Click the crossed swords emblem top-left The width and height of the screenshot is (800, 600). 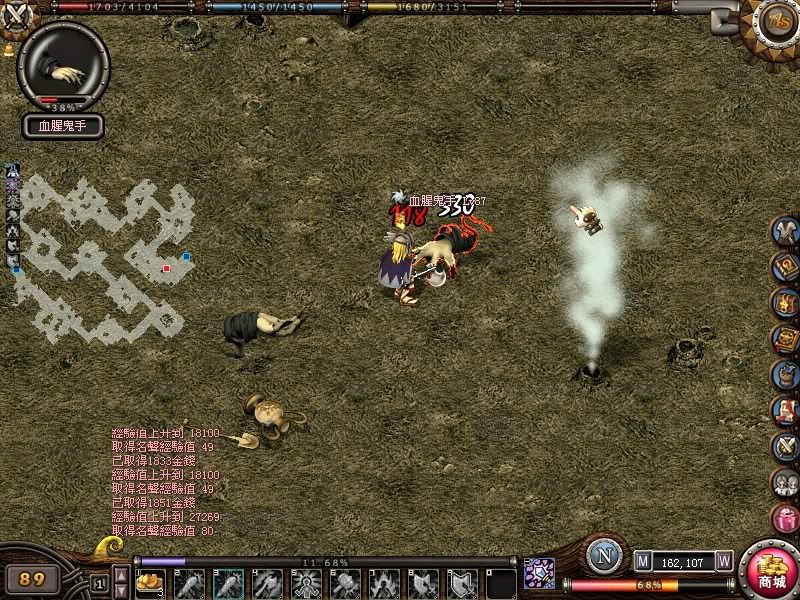pos(18,16)
